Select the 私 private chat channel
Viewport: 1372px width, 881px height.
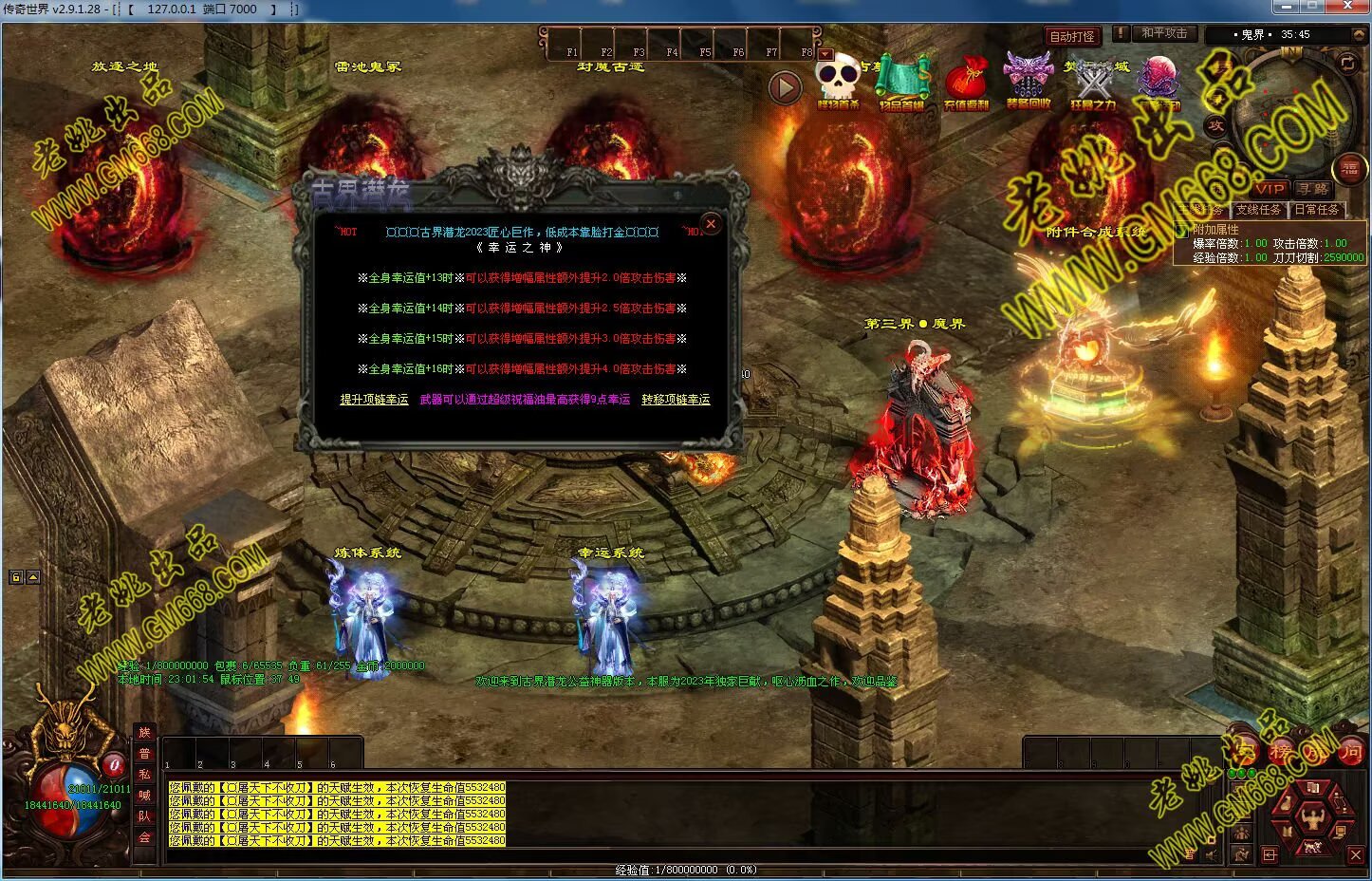pyautogui.click(x=144, y=775)
